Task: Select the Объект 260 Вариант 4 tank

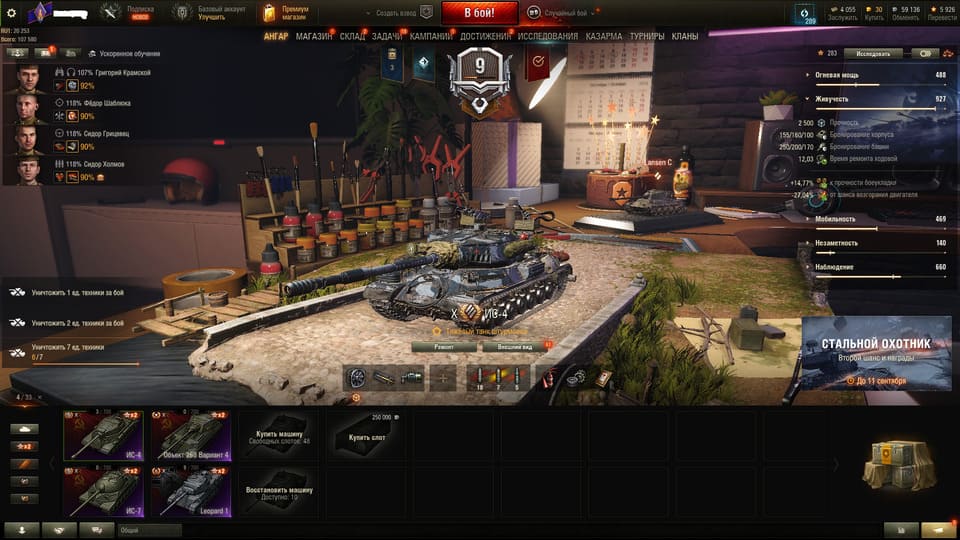Action: [191, 436]
